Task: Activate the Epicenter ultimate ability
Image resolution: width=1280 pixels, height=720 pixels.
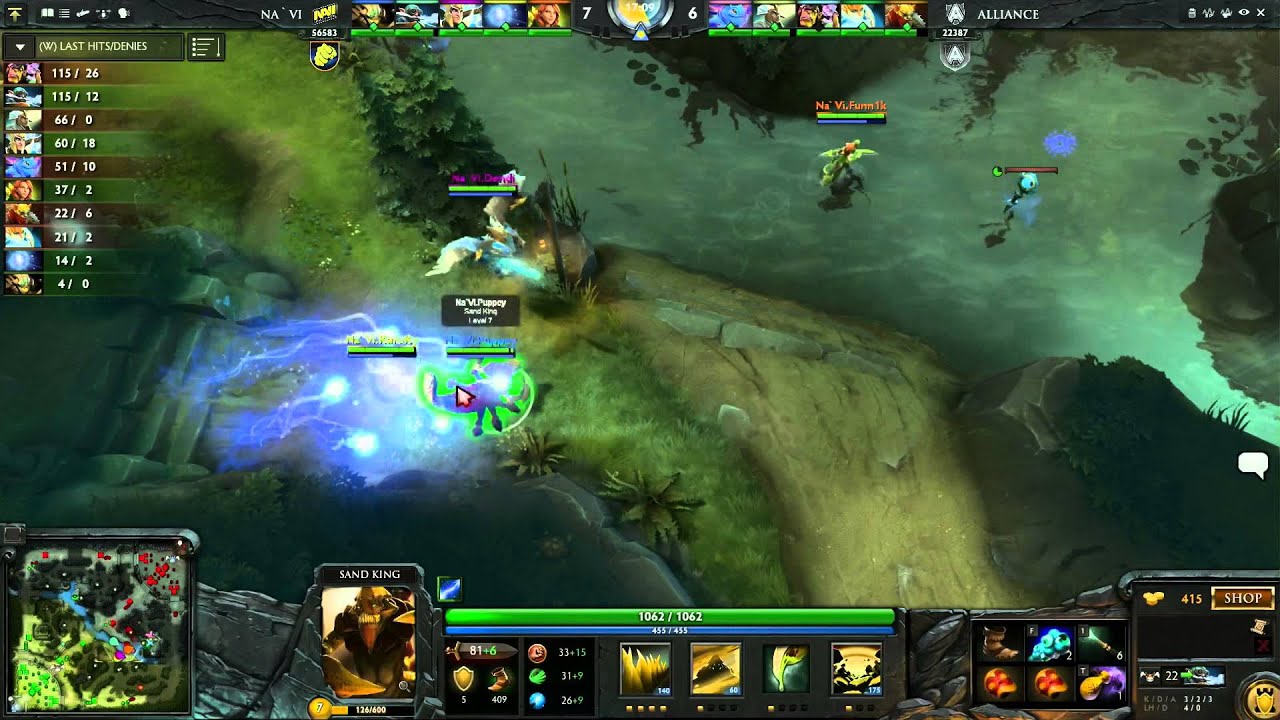Action: (x=856, y=668)
